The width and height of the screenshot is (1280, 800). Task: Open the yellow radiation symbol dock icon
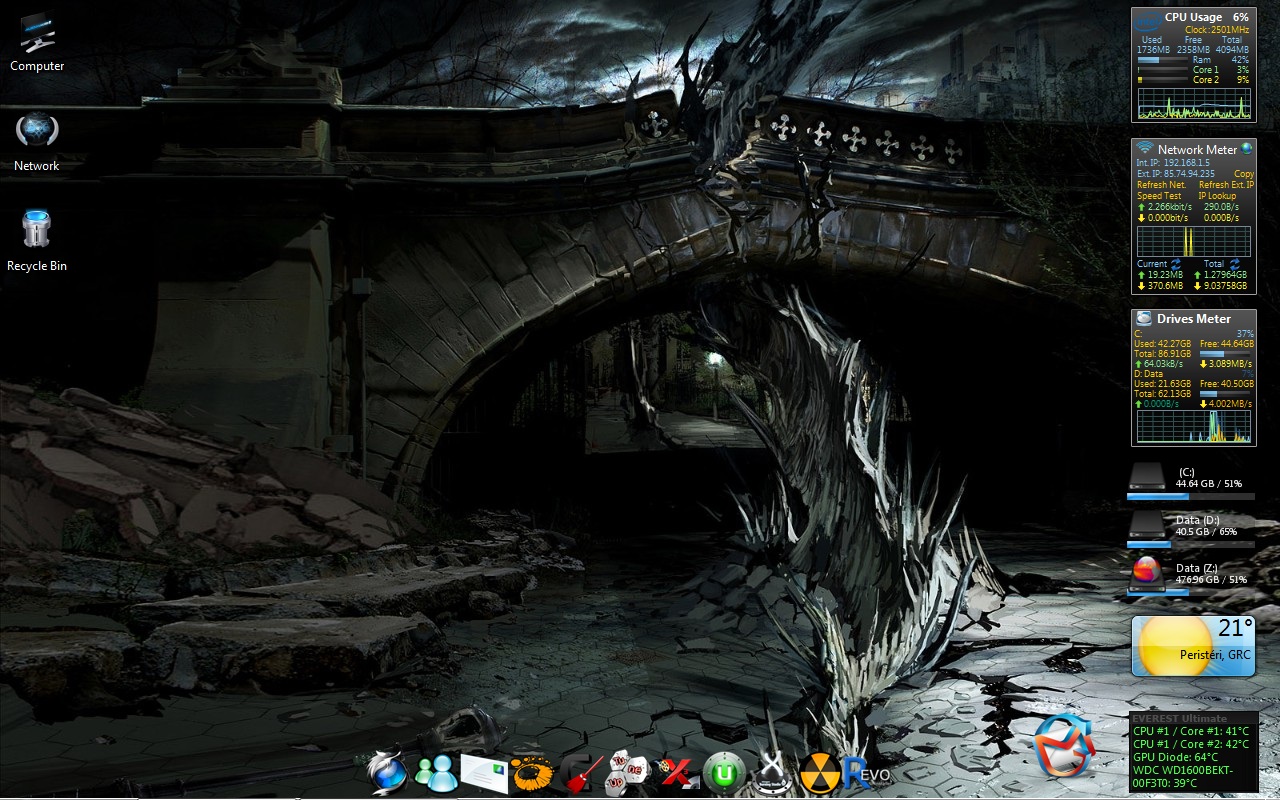[x=820, y=773]
